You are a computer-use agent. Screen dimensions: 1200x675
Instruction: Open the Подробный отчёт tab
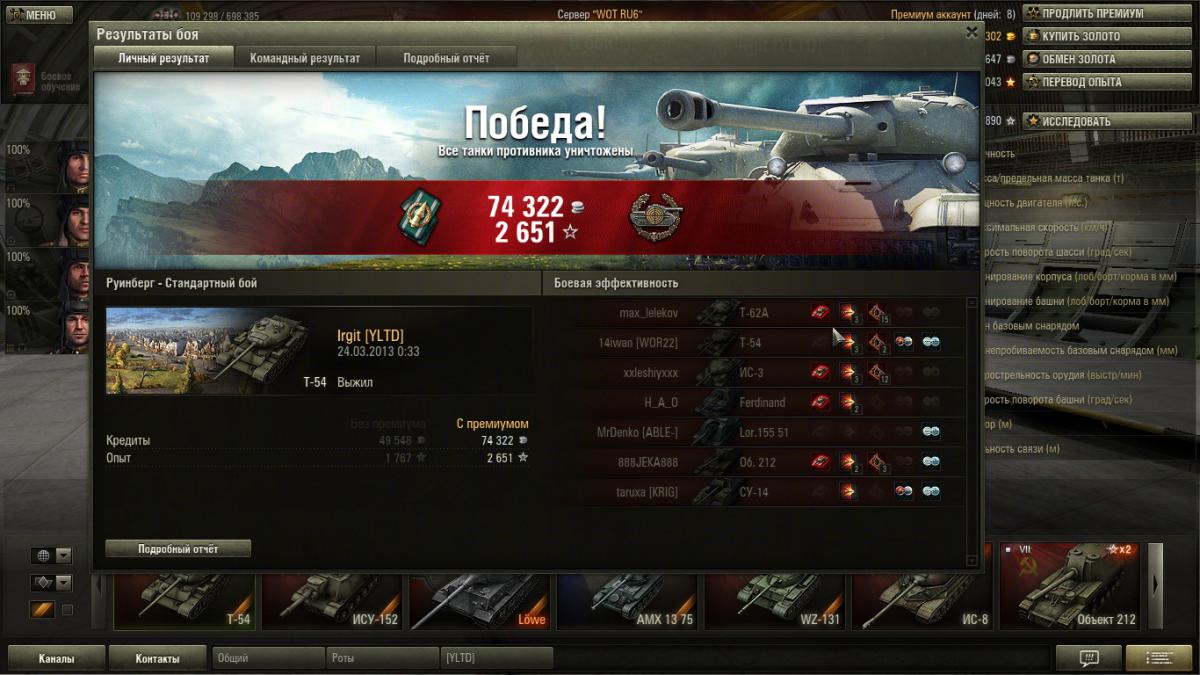tap(446, 58)
